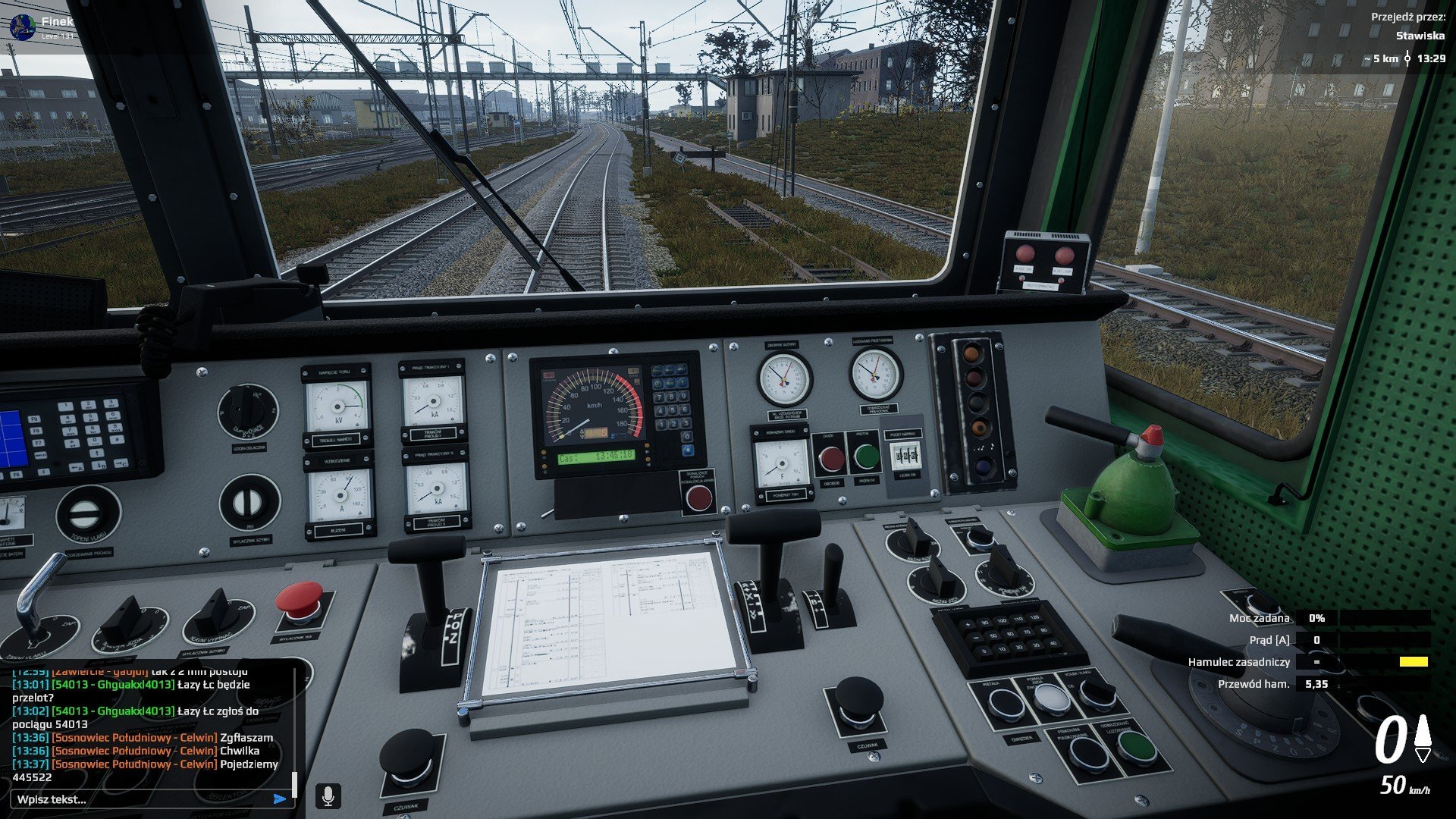Toggle the microphone voice chat icon
1456x819 pixels.
point(328,796)
